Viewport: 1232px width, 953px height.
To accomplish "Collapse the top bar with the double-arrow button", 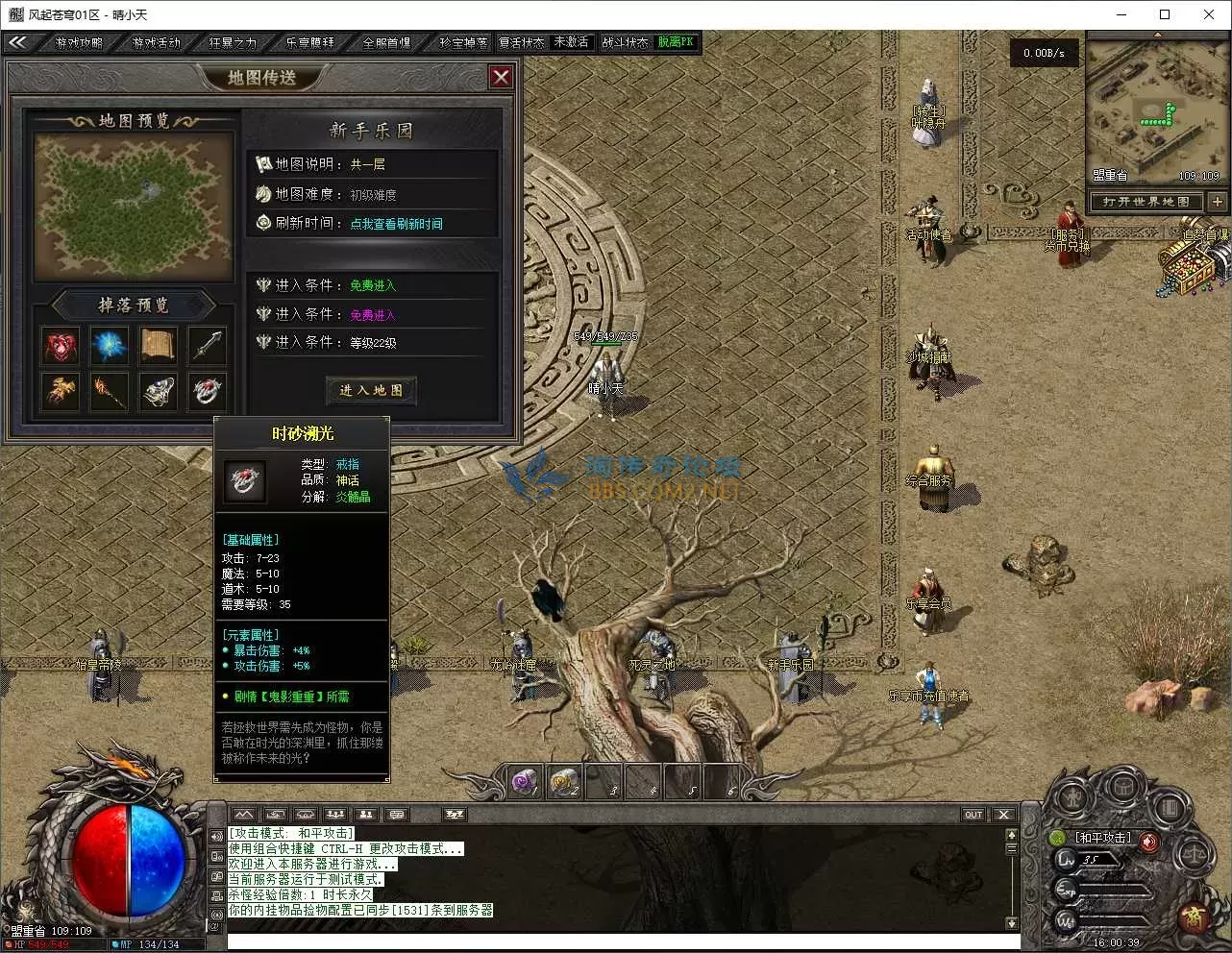I will (17, 42).
